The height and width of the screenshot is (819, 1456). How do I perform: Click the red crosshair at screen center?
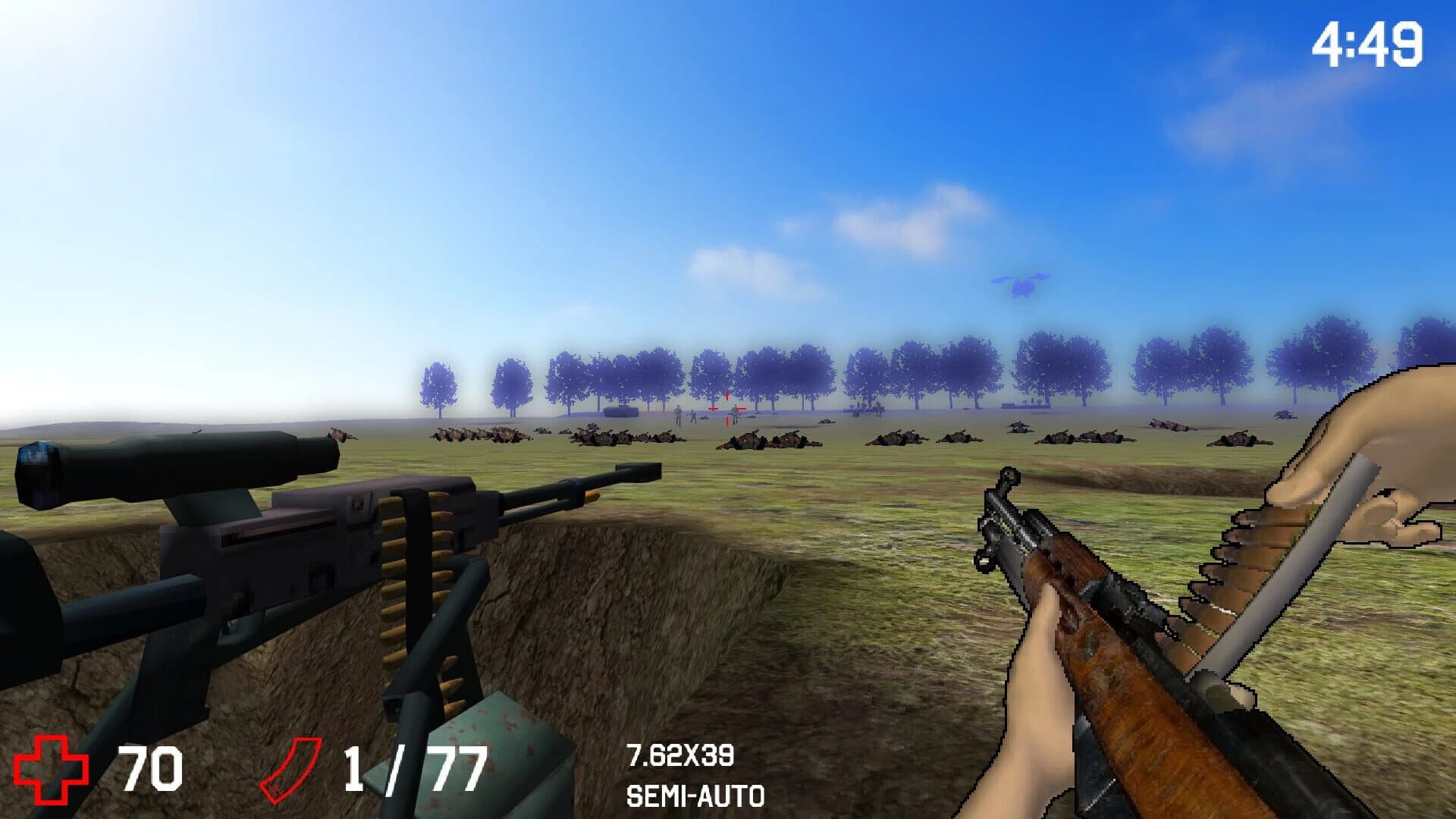click(726, 409)
